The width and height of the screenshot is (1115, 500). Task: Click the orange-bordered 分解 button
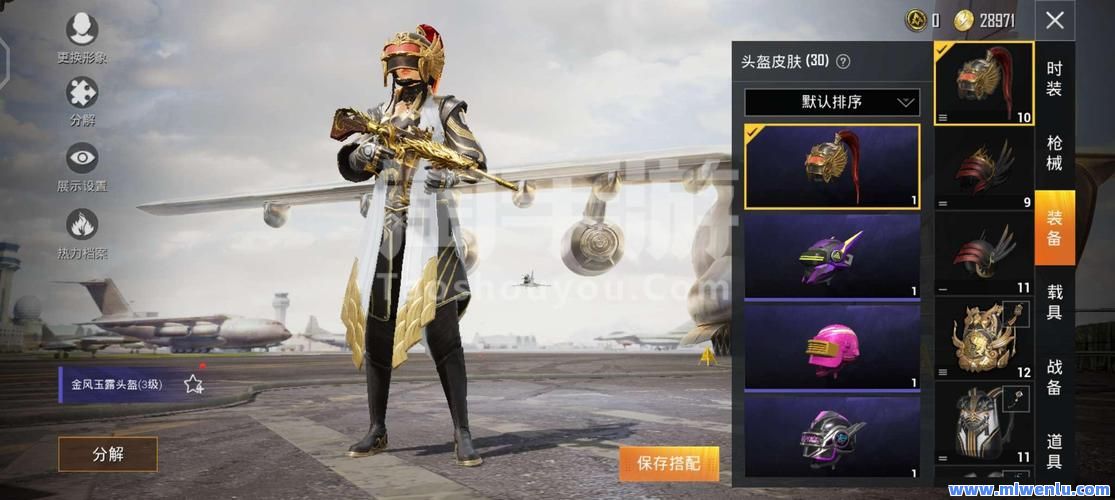[x=108, y=454]
